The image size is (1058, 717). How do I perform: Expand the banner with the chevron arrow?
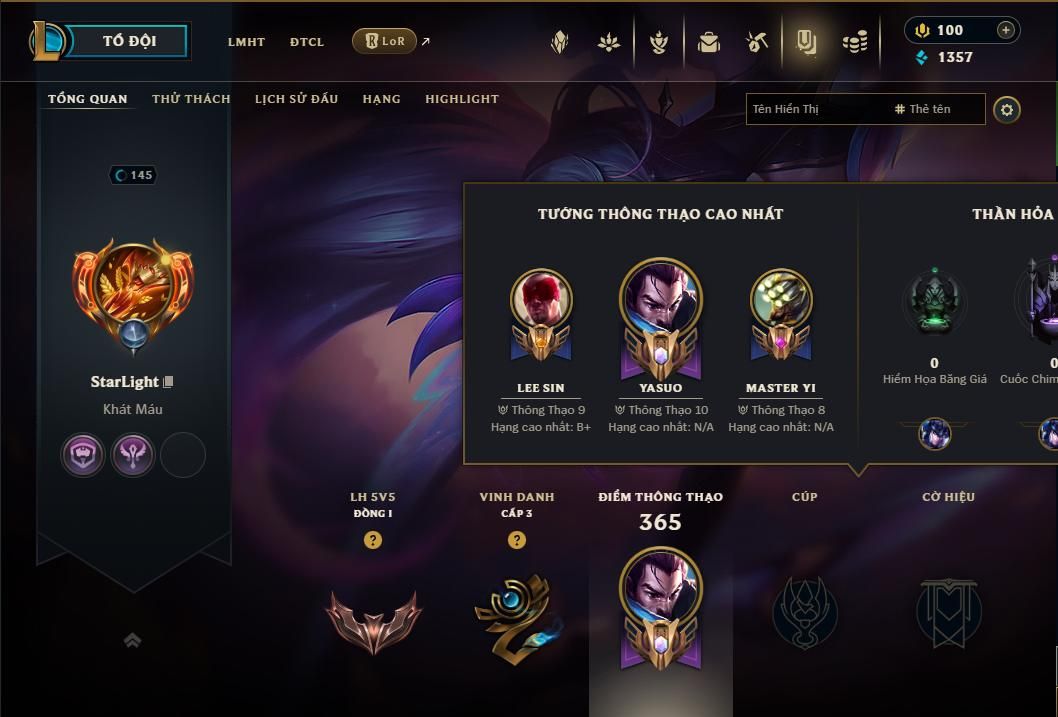[x=132, y=640]
